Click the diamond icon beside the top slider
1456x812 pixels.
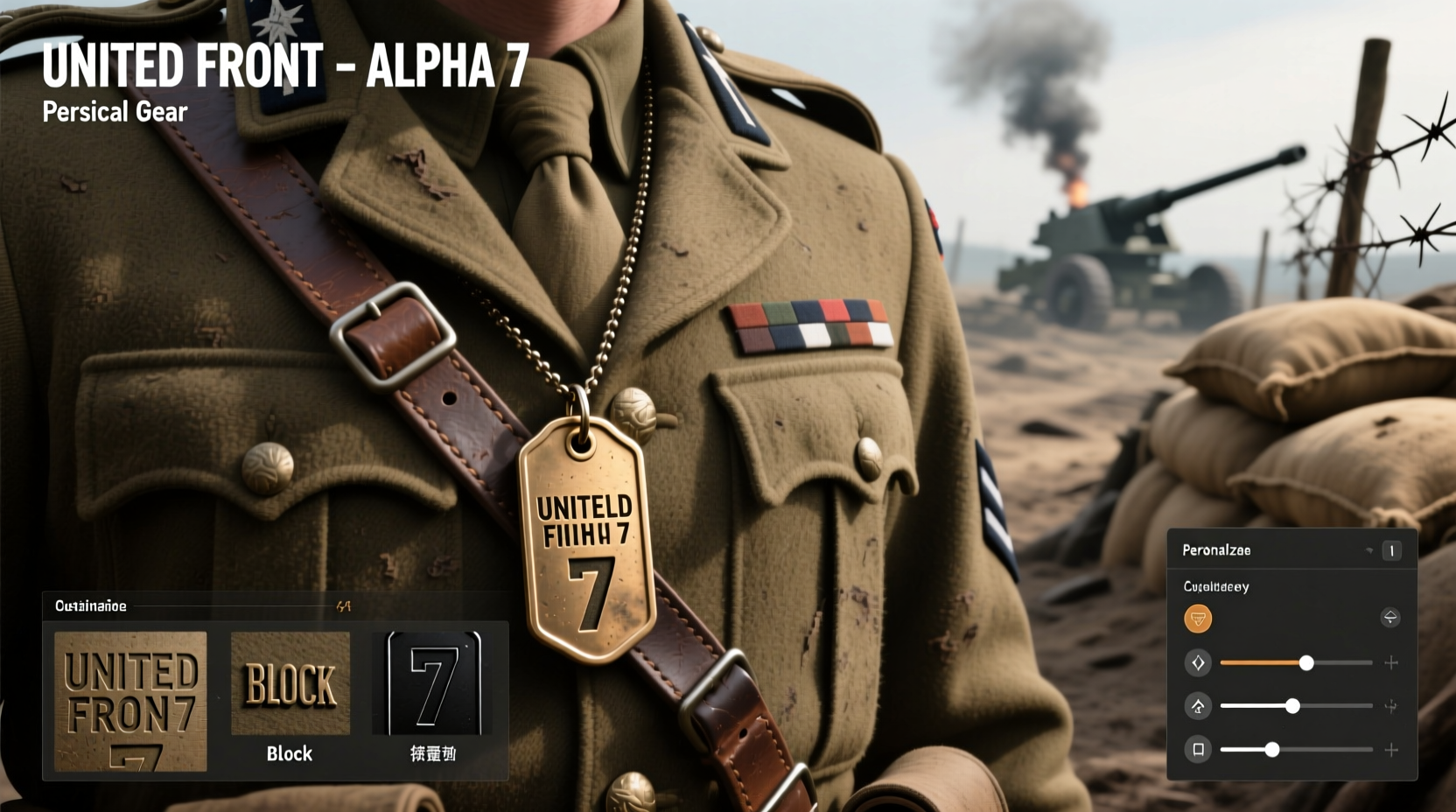(x=1200, y=662)
